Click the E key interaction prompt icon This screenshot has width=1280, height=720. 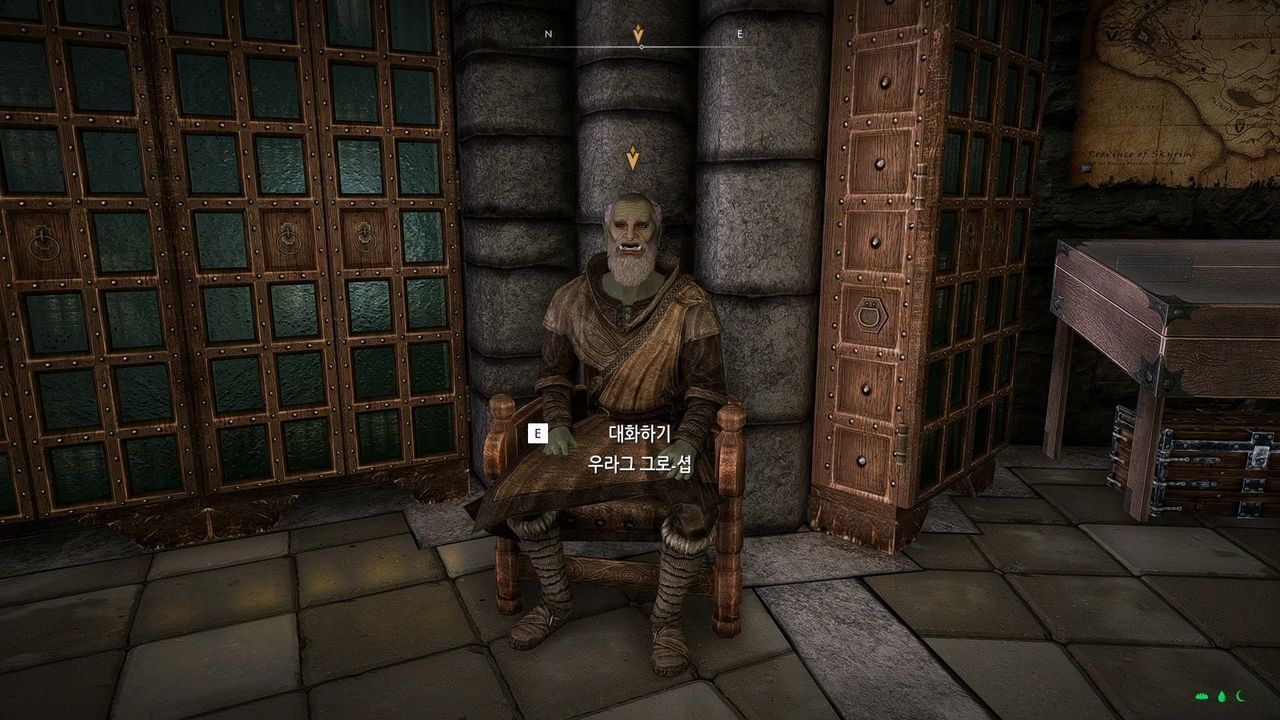click(x=538, y=434)
